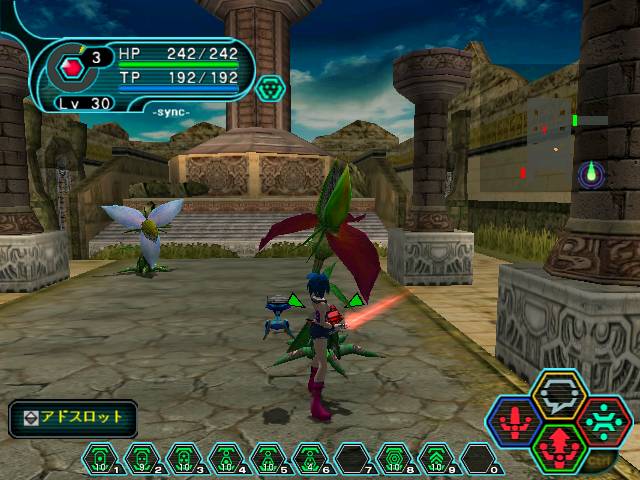The height and width of the screenshot is (480, 640).
Task: Trigger quick slot number 5
Action: [x=268, y=459]
